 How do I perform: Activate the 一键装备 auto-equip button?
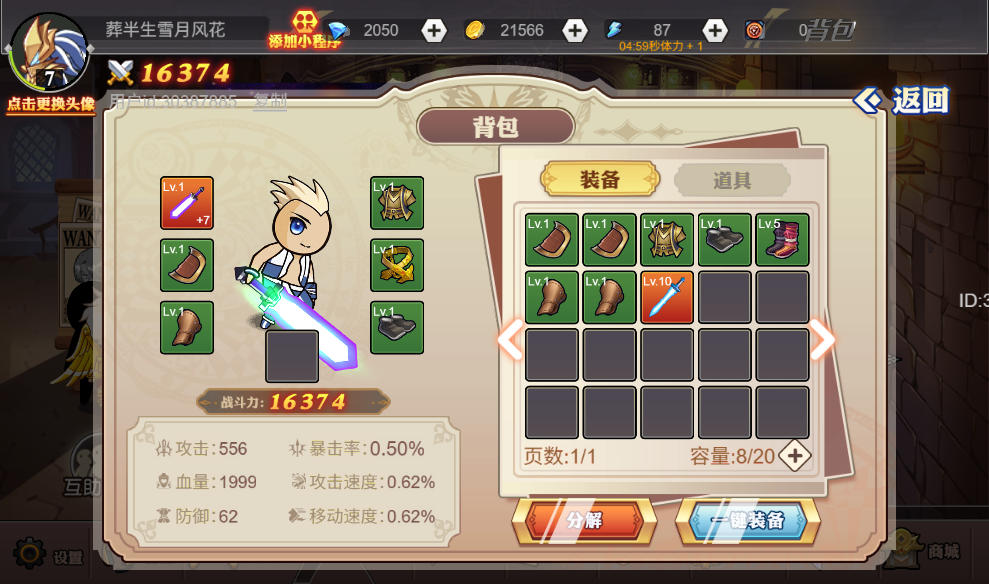pos(747,521)
